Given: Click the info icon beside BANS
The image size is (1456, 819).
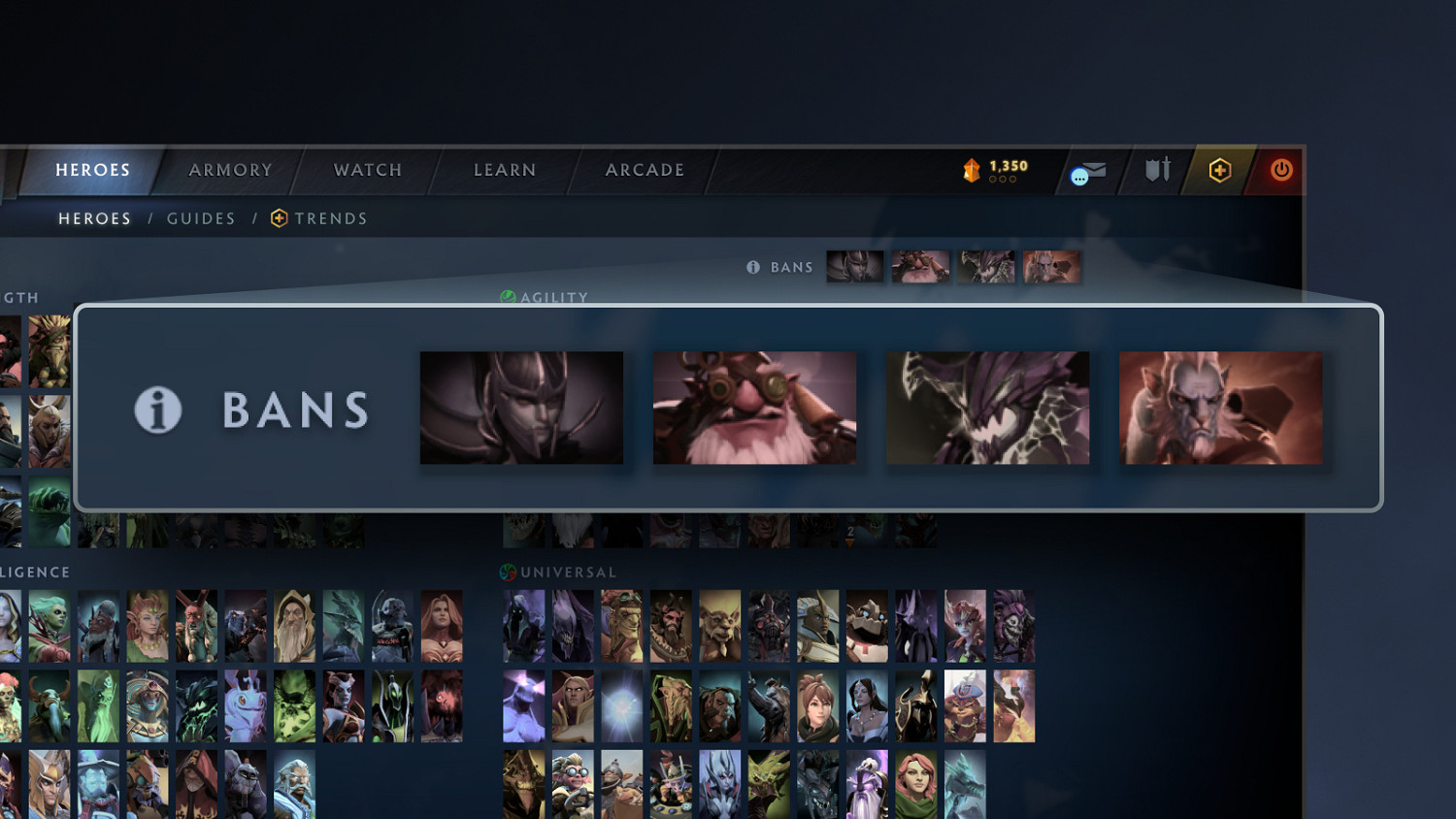Looking at the screenshot, I should pyautogui.click(x=157, y=409).
